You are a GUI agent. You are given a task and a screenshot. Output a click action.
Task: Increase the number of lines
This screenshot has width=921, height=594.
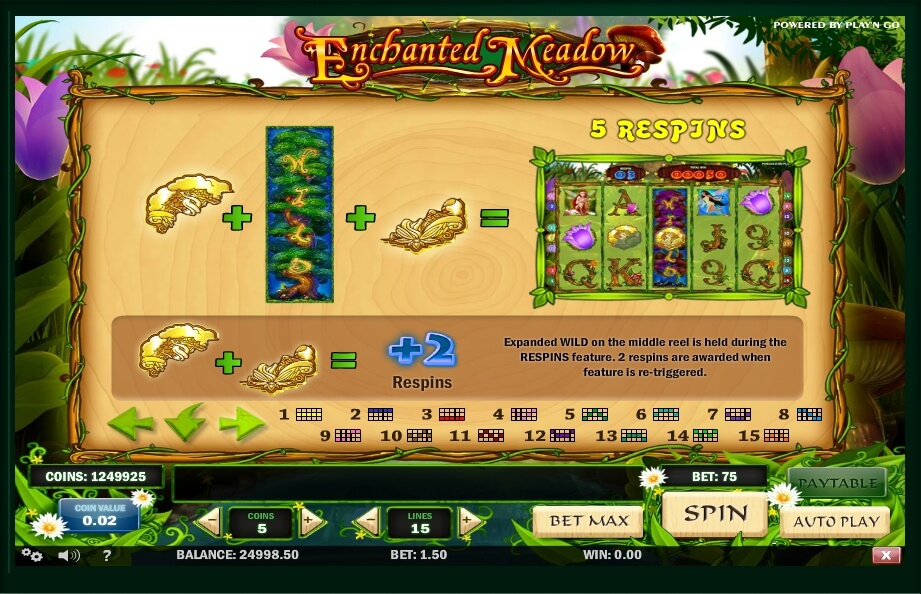[471, 521]
